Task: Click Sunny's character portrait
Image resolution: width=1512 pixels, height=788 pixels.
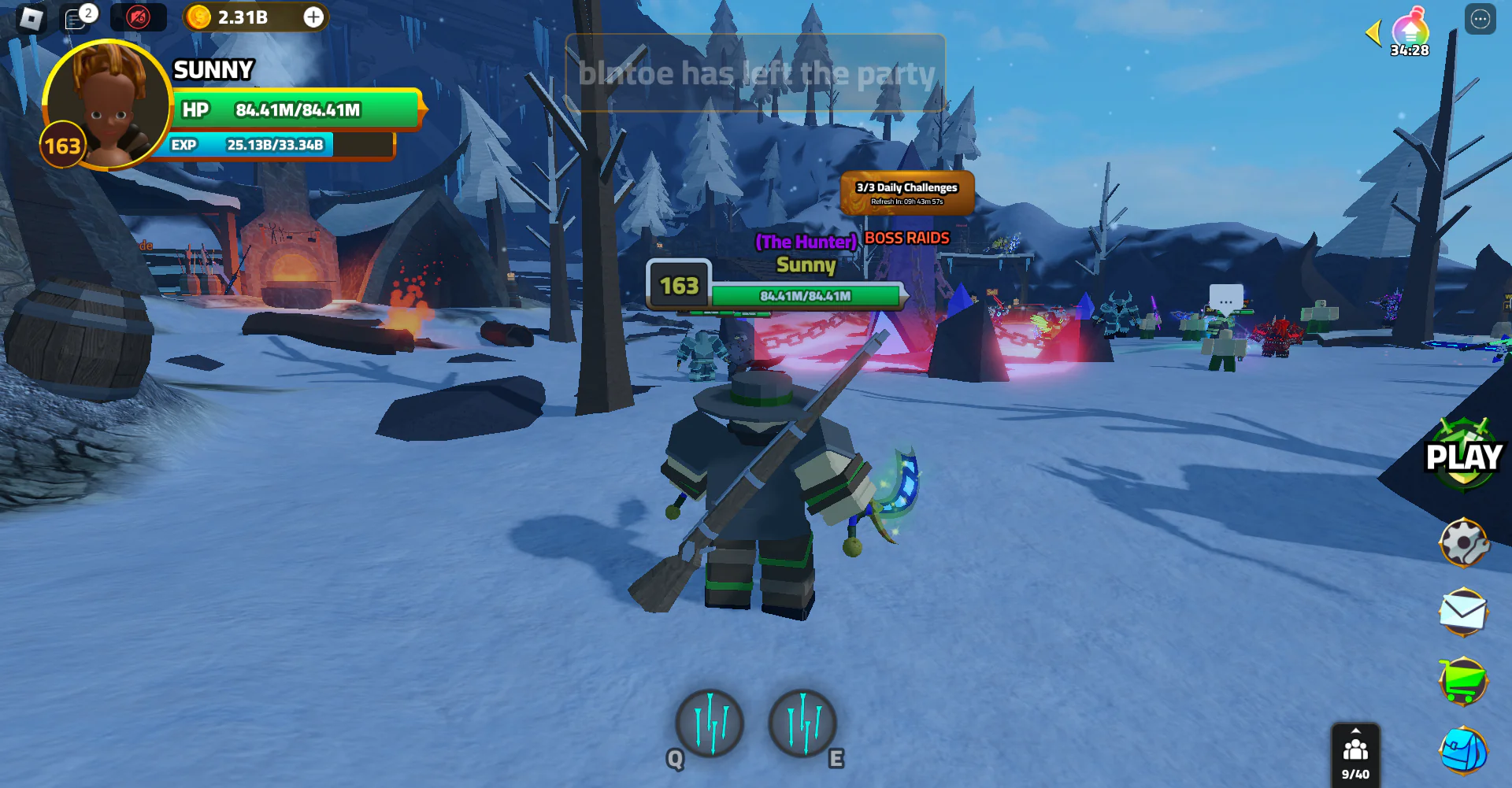Action: pos(107,103)
